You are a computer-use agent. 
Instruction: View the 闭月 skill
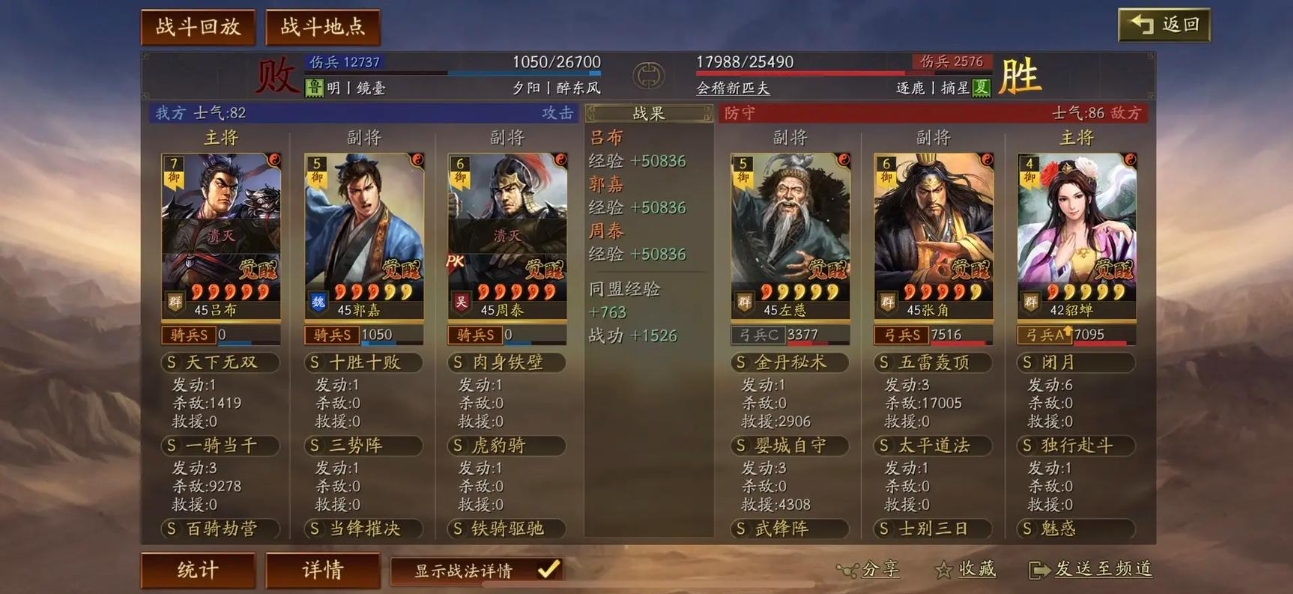(x=1077, y=362)
